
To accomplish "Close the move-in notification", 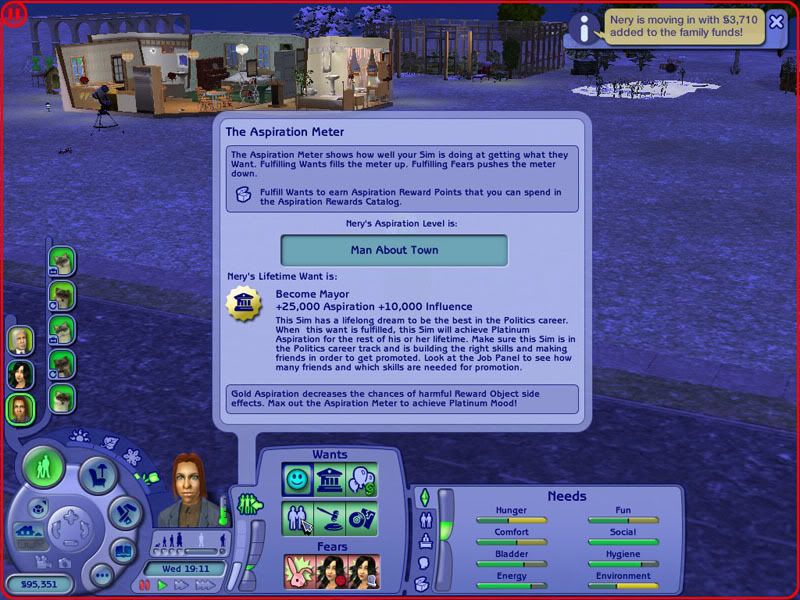I will [776, 22].
